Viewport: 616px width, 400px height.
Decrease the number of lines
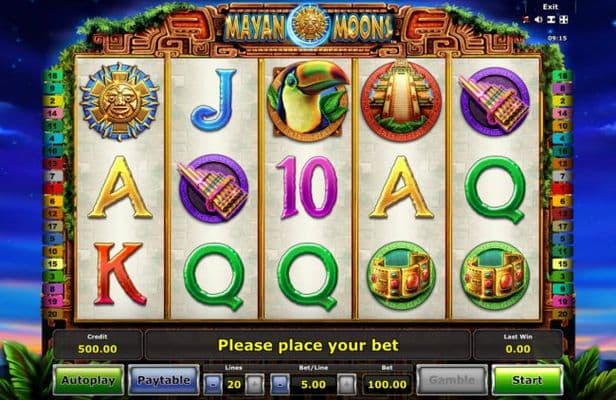click(215, 383)
